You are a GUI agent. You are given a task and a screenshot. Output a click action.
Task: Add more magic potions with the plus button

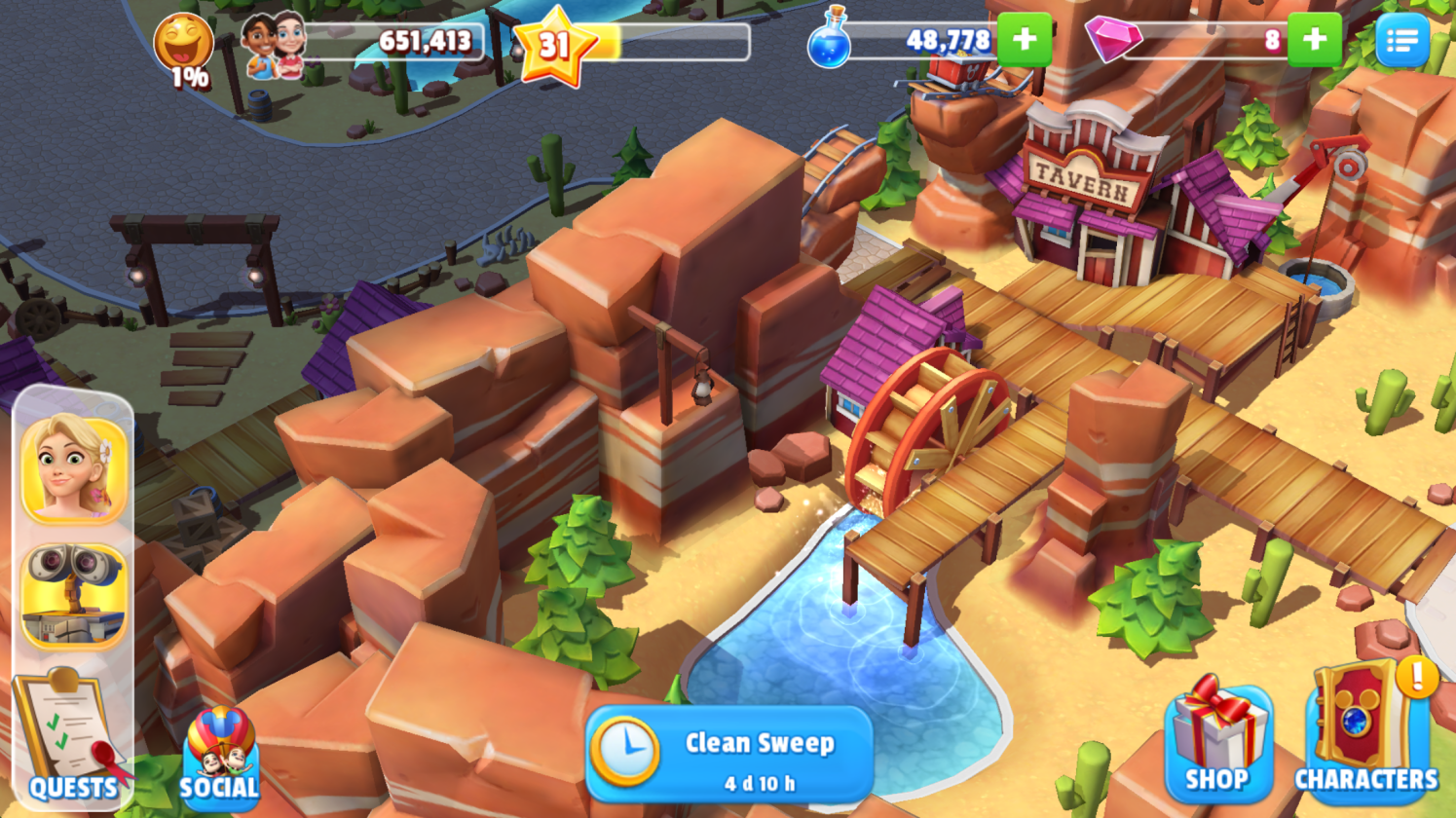(1024, 40)
